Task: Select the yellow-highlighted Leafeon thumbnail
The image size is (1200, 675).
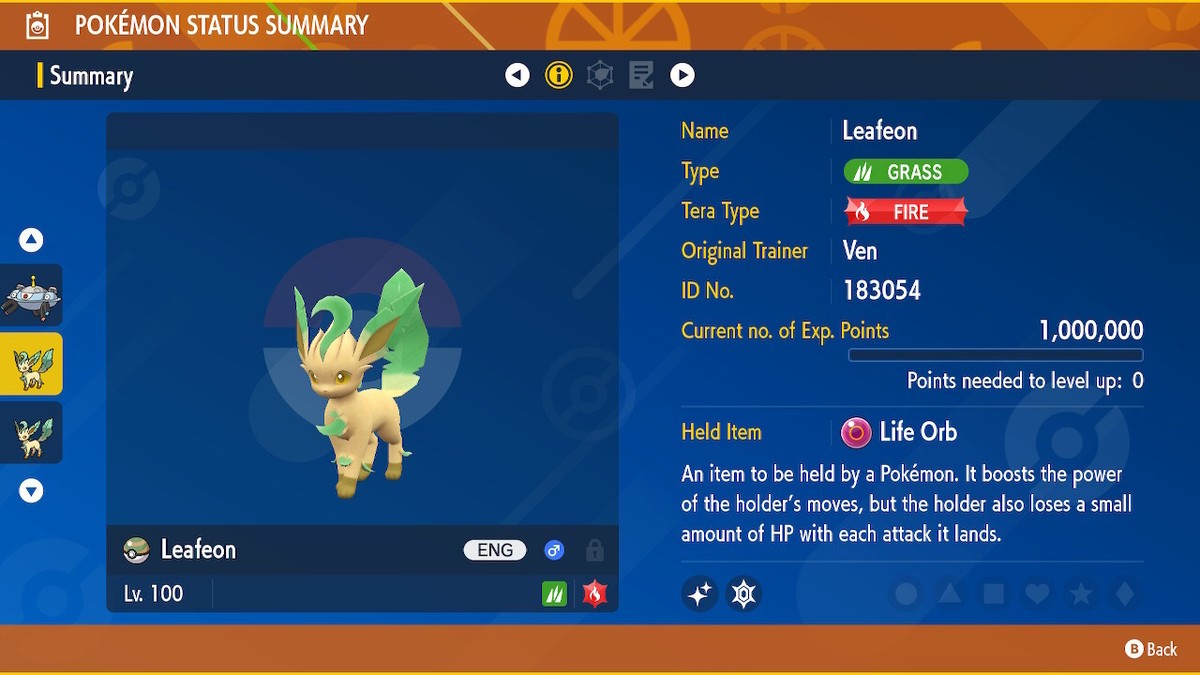Action: 32,364
